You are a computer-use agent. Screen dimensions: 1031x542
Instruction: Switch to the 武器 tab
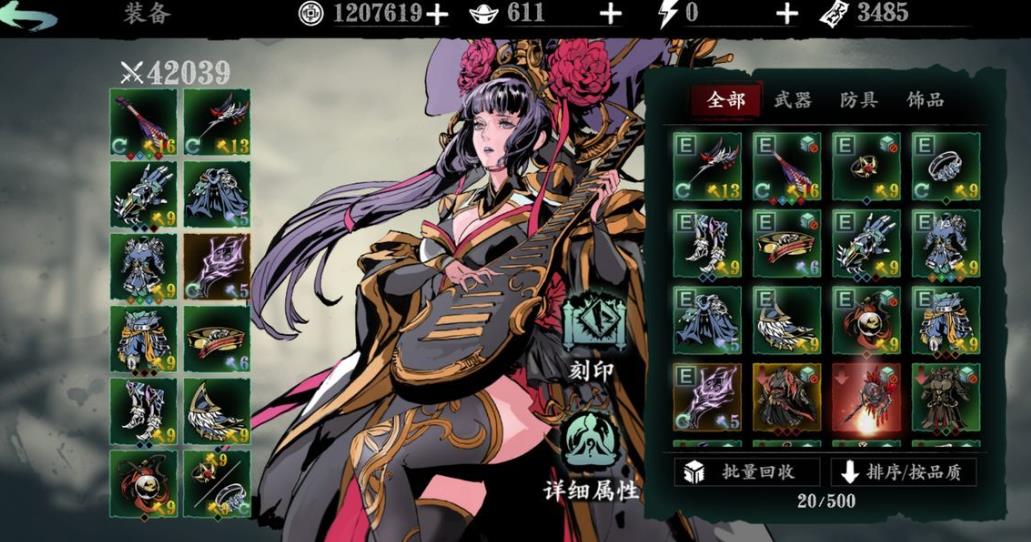coord(792,100)
